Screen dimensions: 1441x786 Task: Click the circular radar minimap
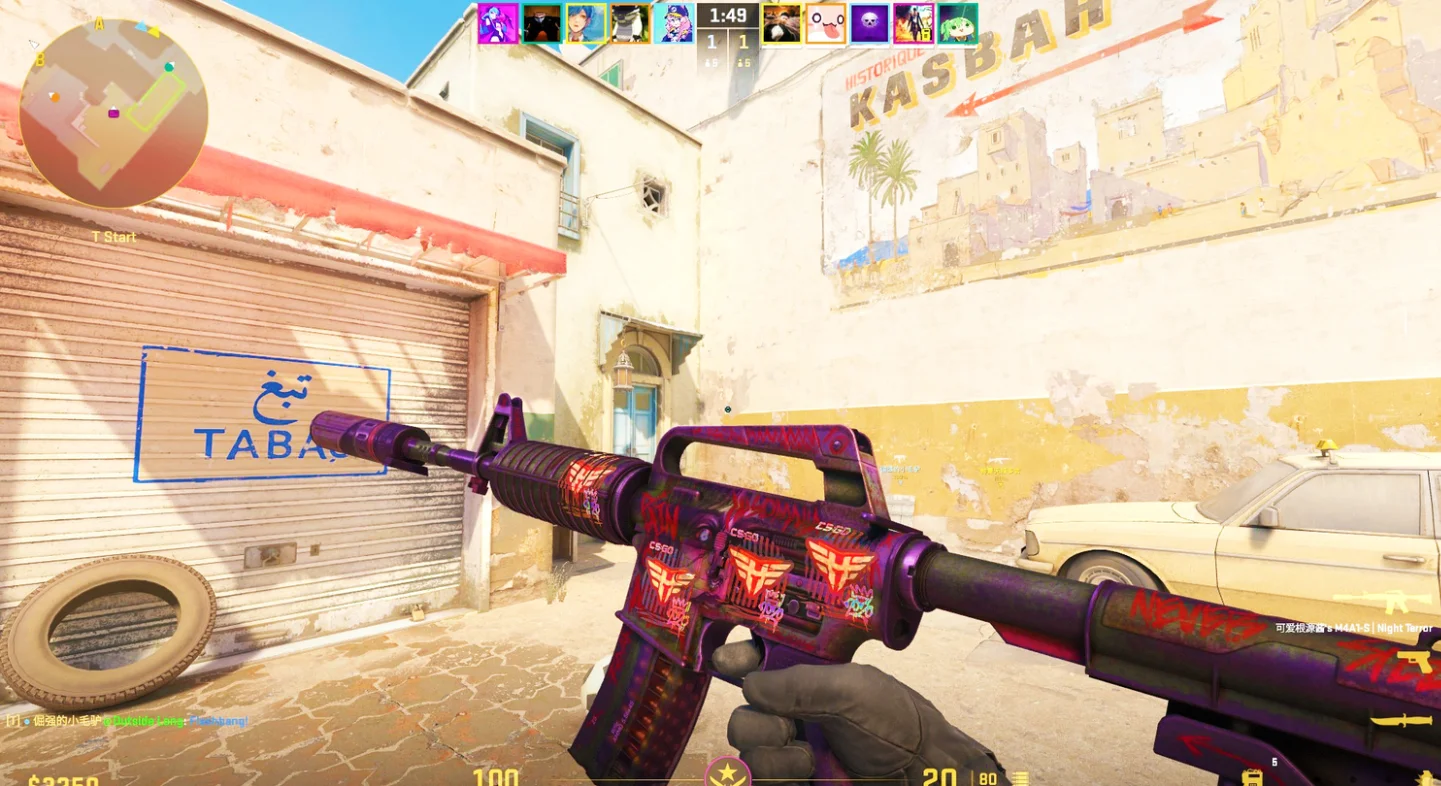(x=113, y=113)
